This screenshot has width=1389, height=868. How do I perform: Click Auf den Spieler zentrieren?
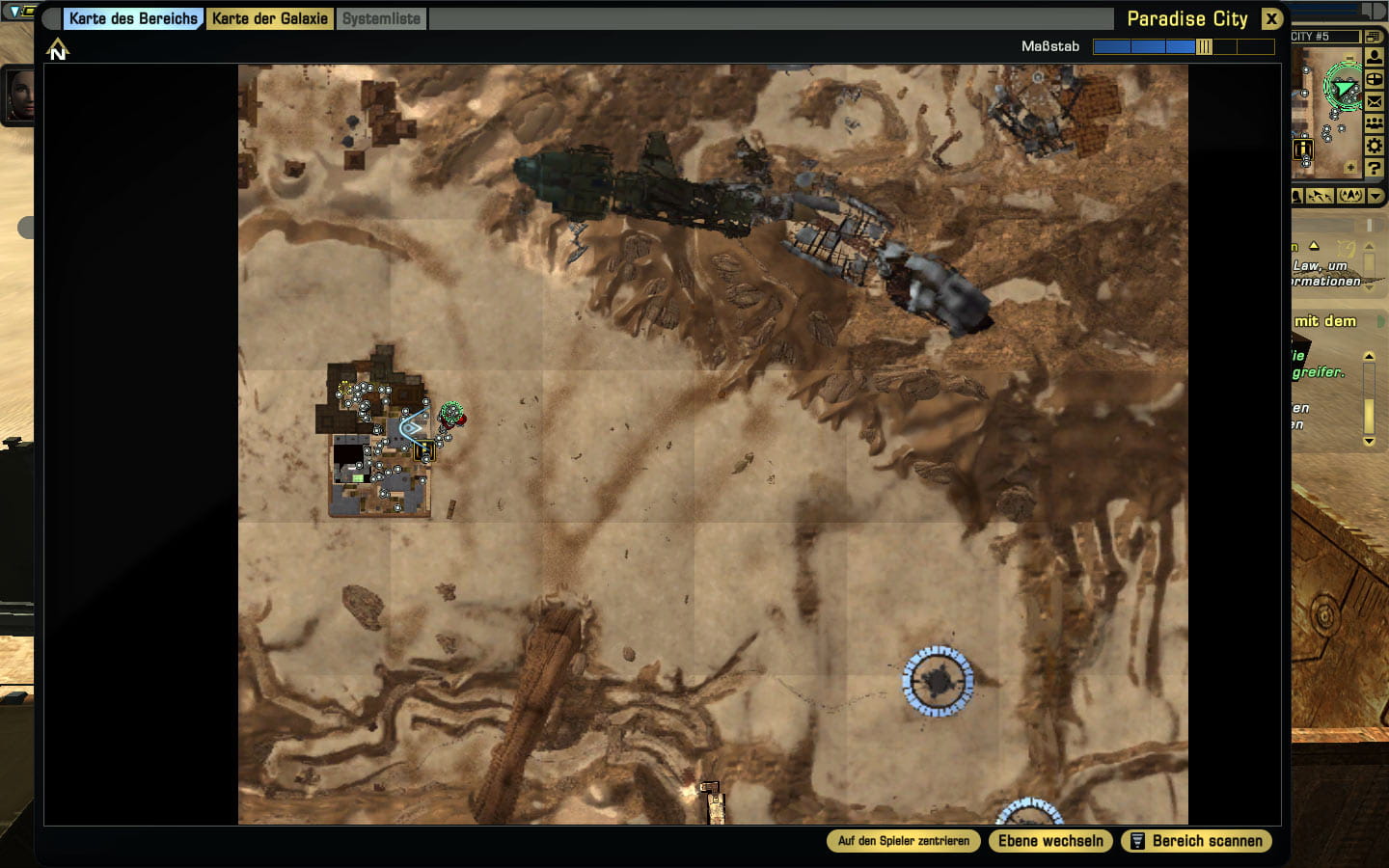click(903, 841)
